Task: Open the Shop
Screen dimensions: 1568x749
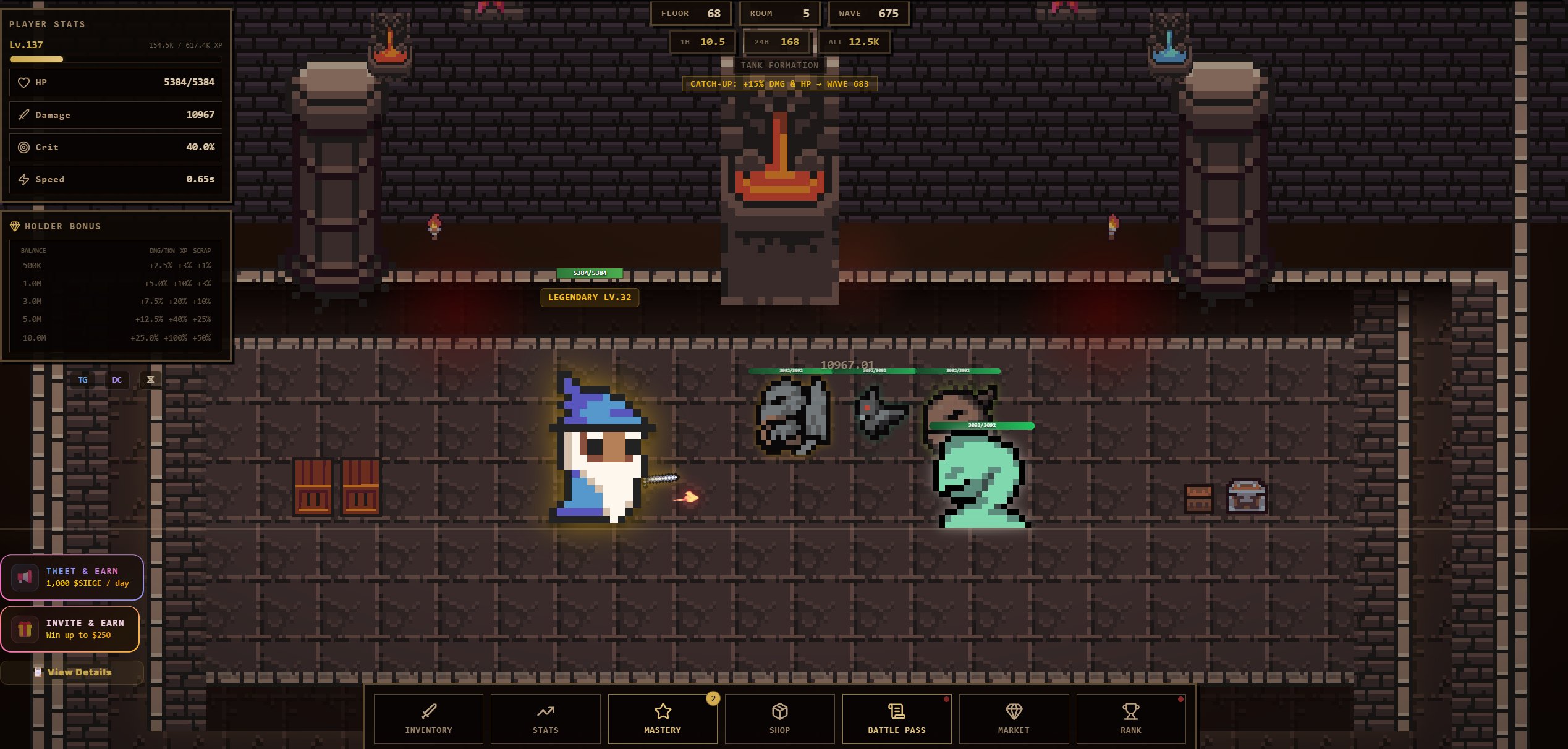Action: (x=779, y=718)
